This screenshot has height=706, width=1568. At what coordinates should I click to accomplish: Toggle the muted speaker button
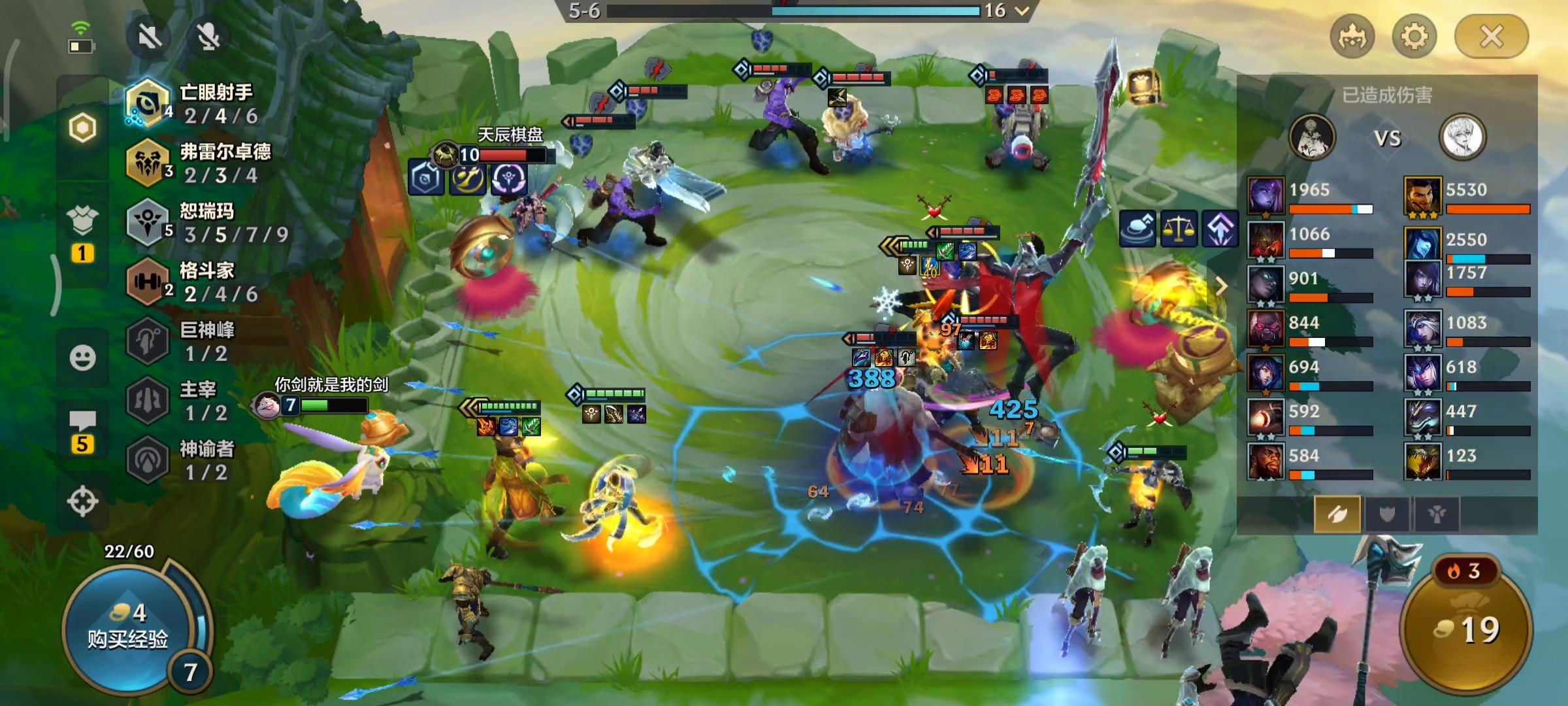point(150,37)
